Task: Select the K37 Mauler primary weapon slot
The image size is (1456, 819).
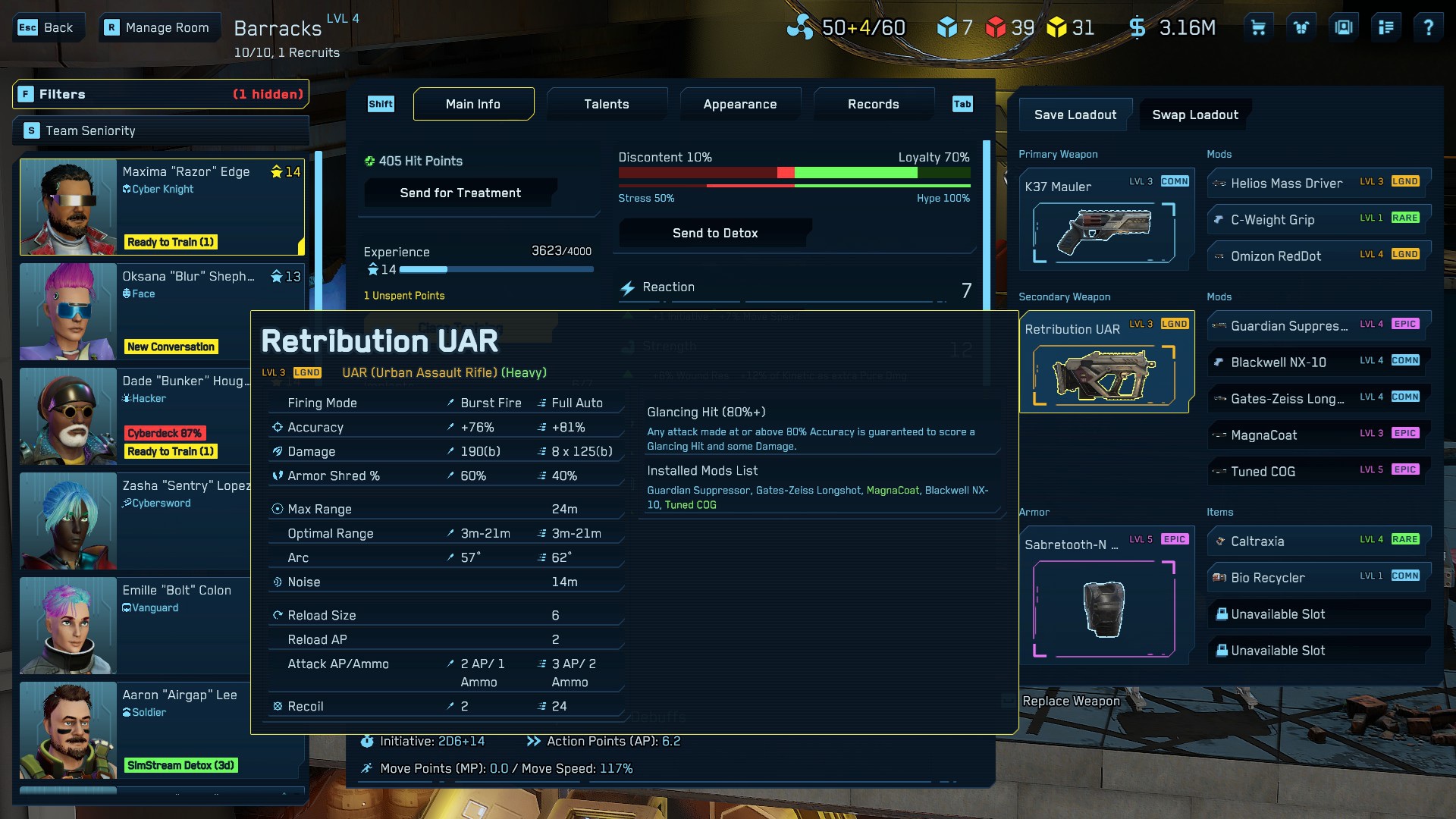Action: point(1105,220)
